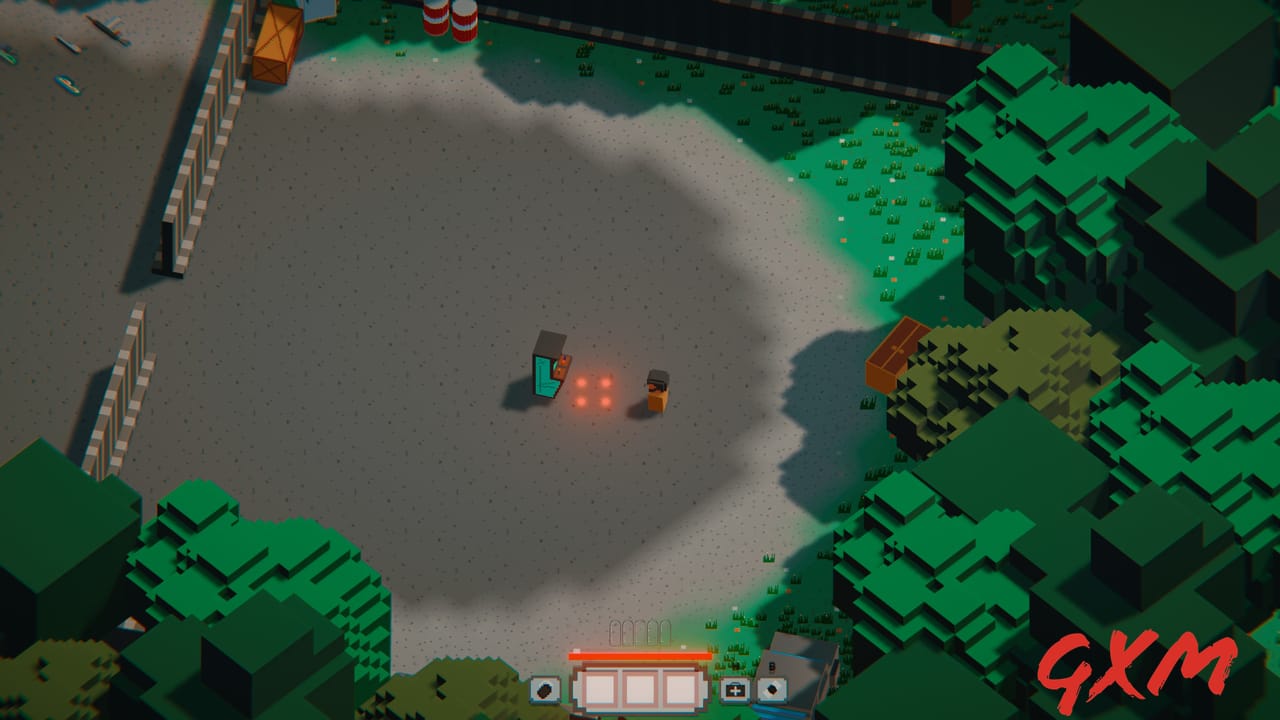Open the first inventory slot
Viewport: 1280px width, 720px height.
coord(602,688)
